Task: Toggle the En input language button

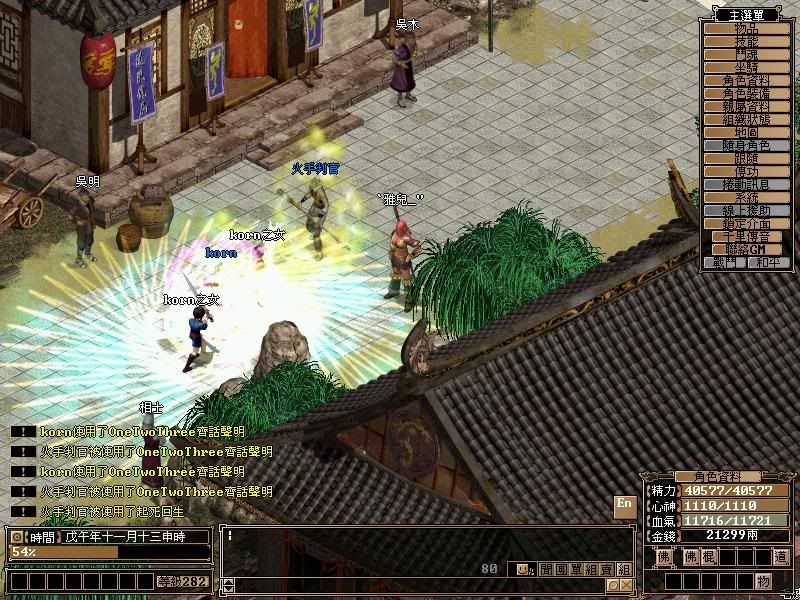Action: point(625,504)
